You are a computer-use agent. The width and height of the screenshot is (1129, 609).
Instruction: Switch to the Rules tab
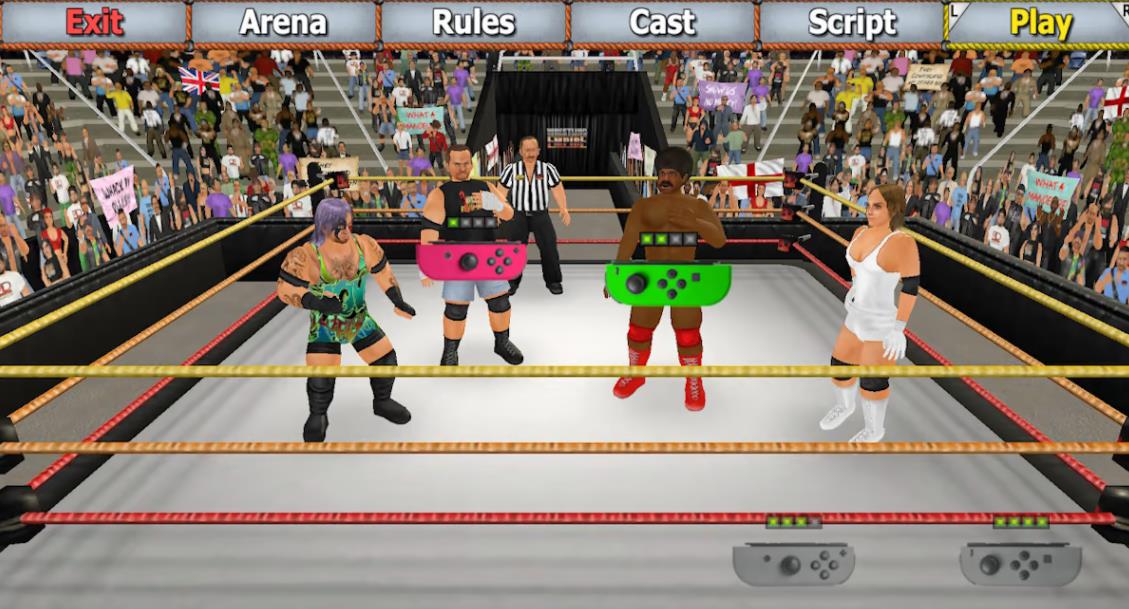tap(473, 22)
